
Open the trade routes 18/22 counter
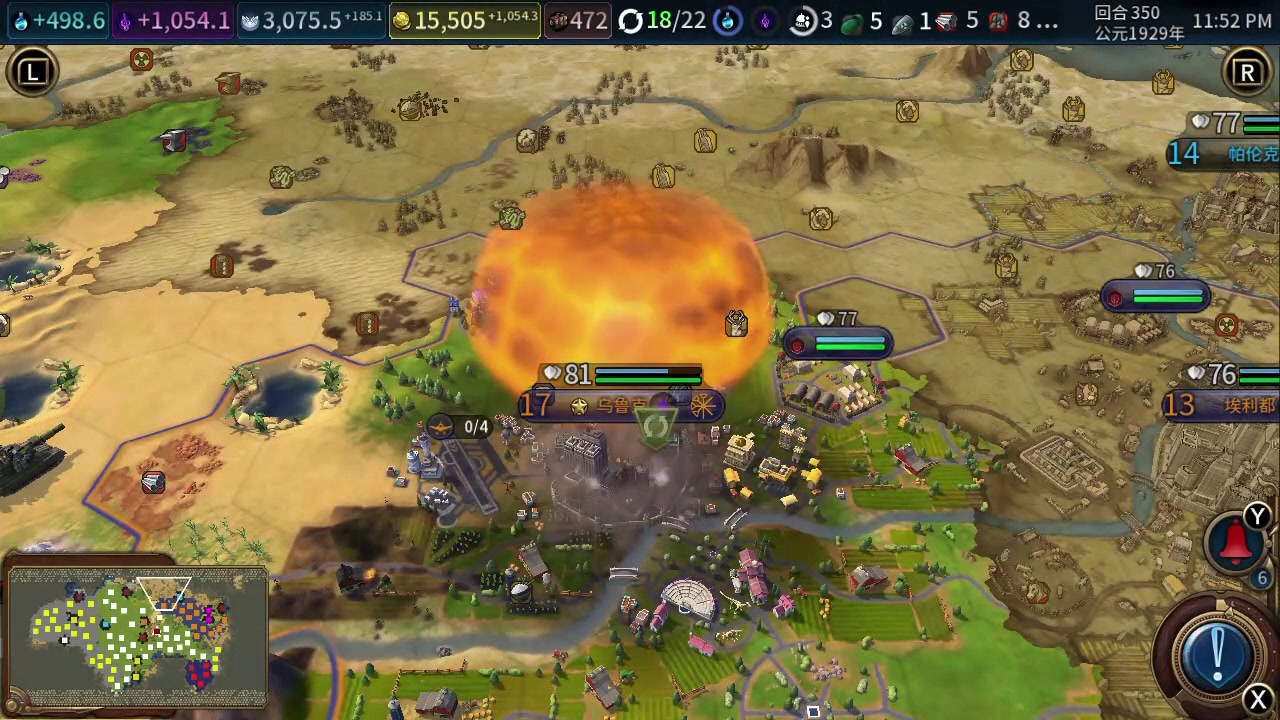click(662, 21)
